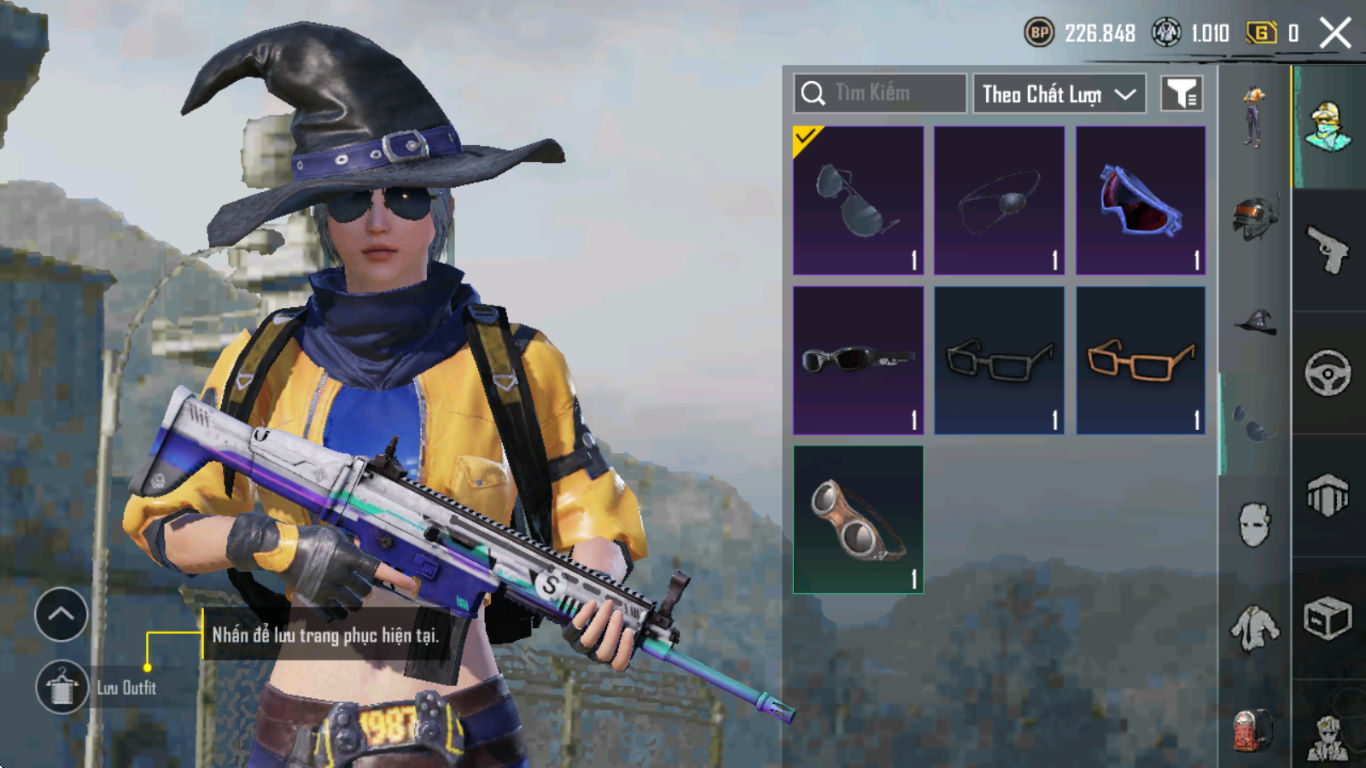Open the steering wheel vehicles category
The image size is (1366, 768).
(1328, 372)
